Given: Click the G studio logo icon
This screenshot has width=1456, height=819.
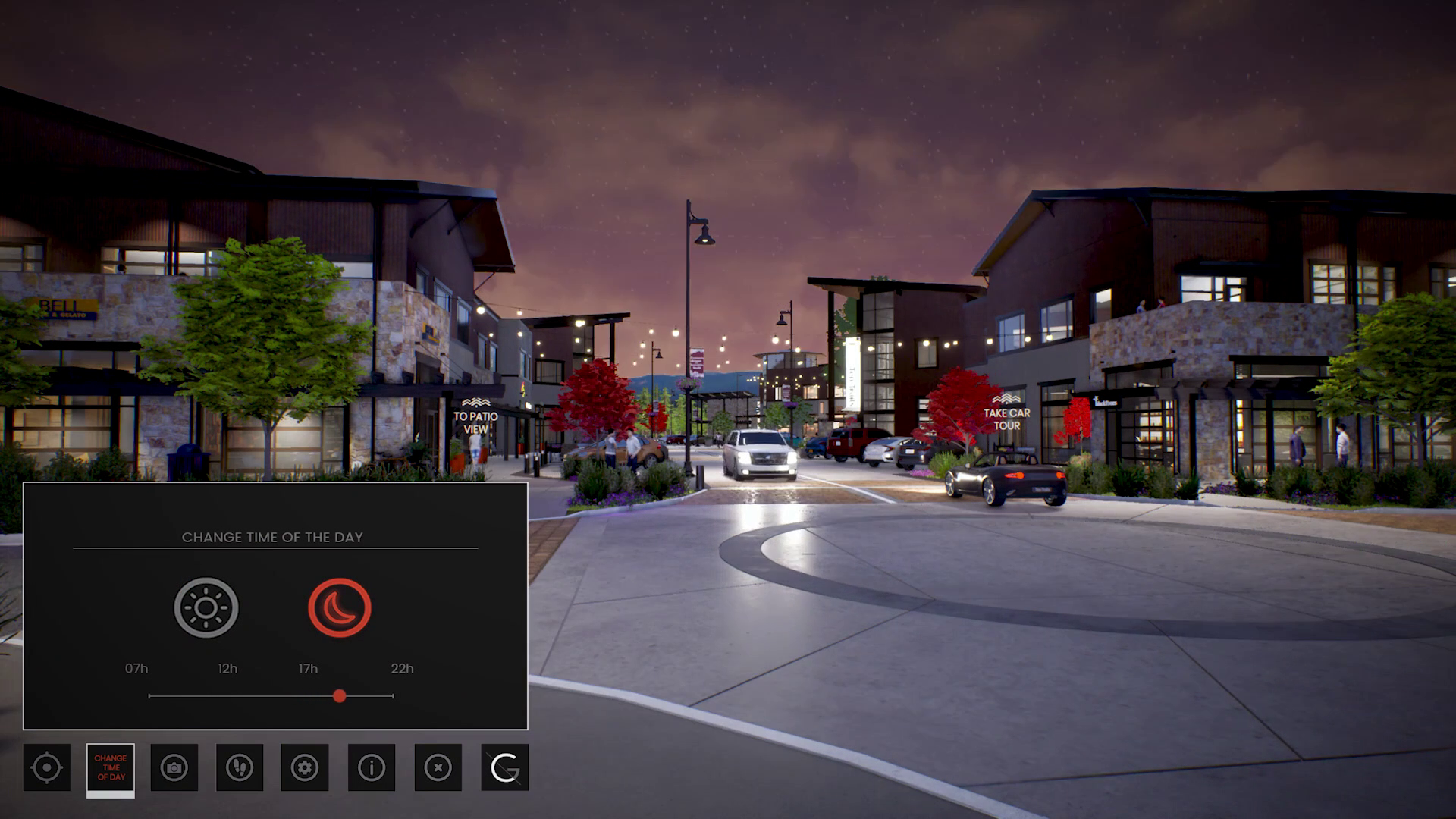Looking at the screenshot, I should pyautogui.click(x=503, y=768).
